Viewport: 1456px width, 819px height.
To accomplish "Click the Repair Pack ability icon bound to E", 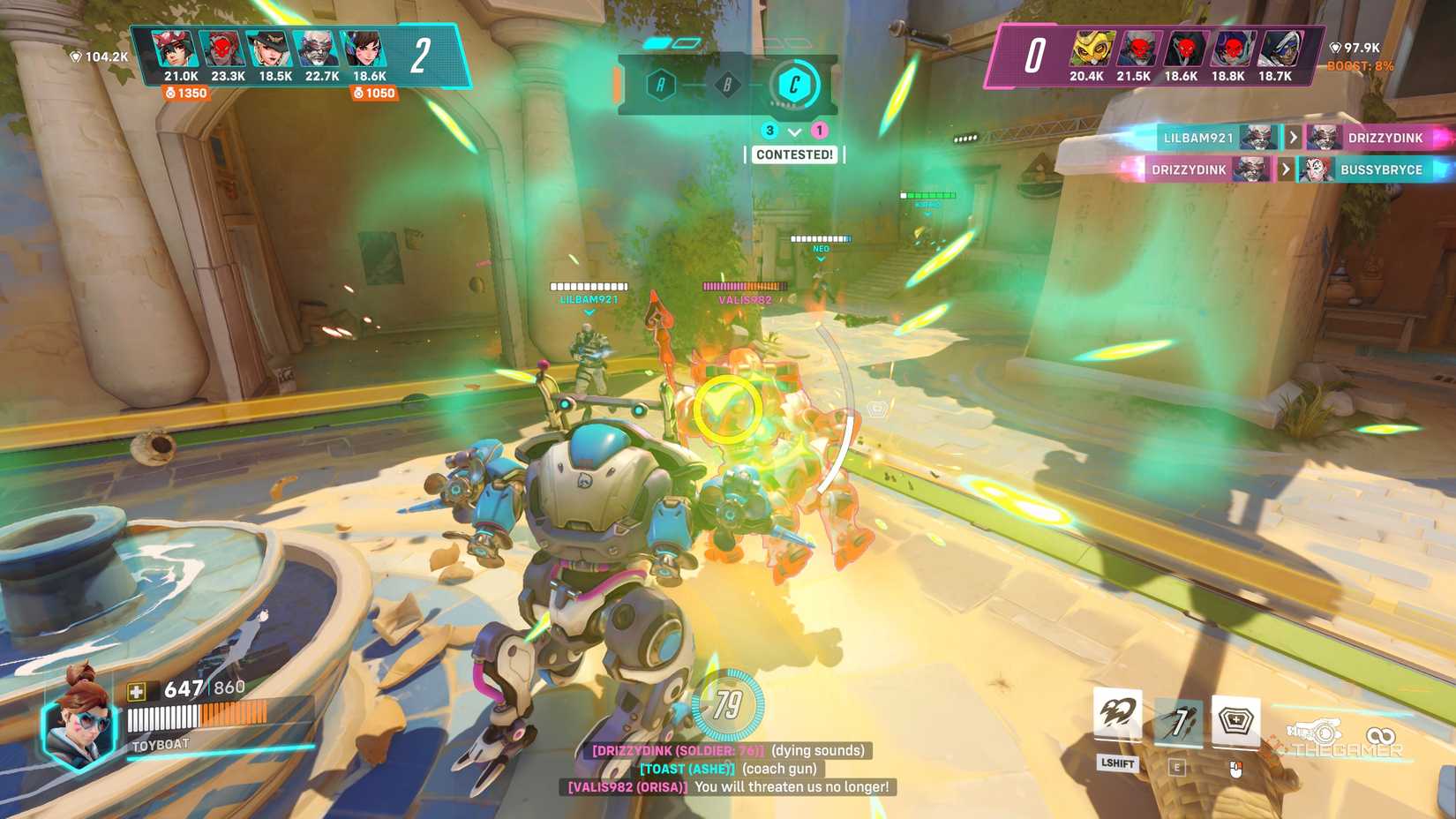I will click(1180, 721).
